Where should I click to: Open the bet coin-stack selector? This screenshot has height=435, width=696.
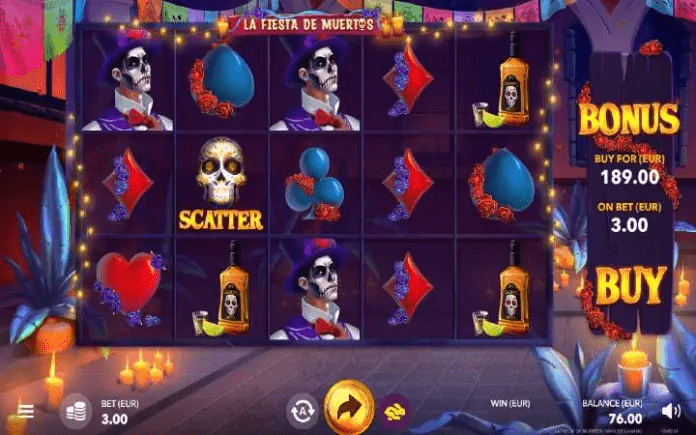pos(74,410)
